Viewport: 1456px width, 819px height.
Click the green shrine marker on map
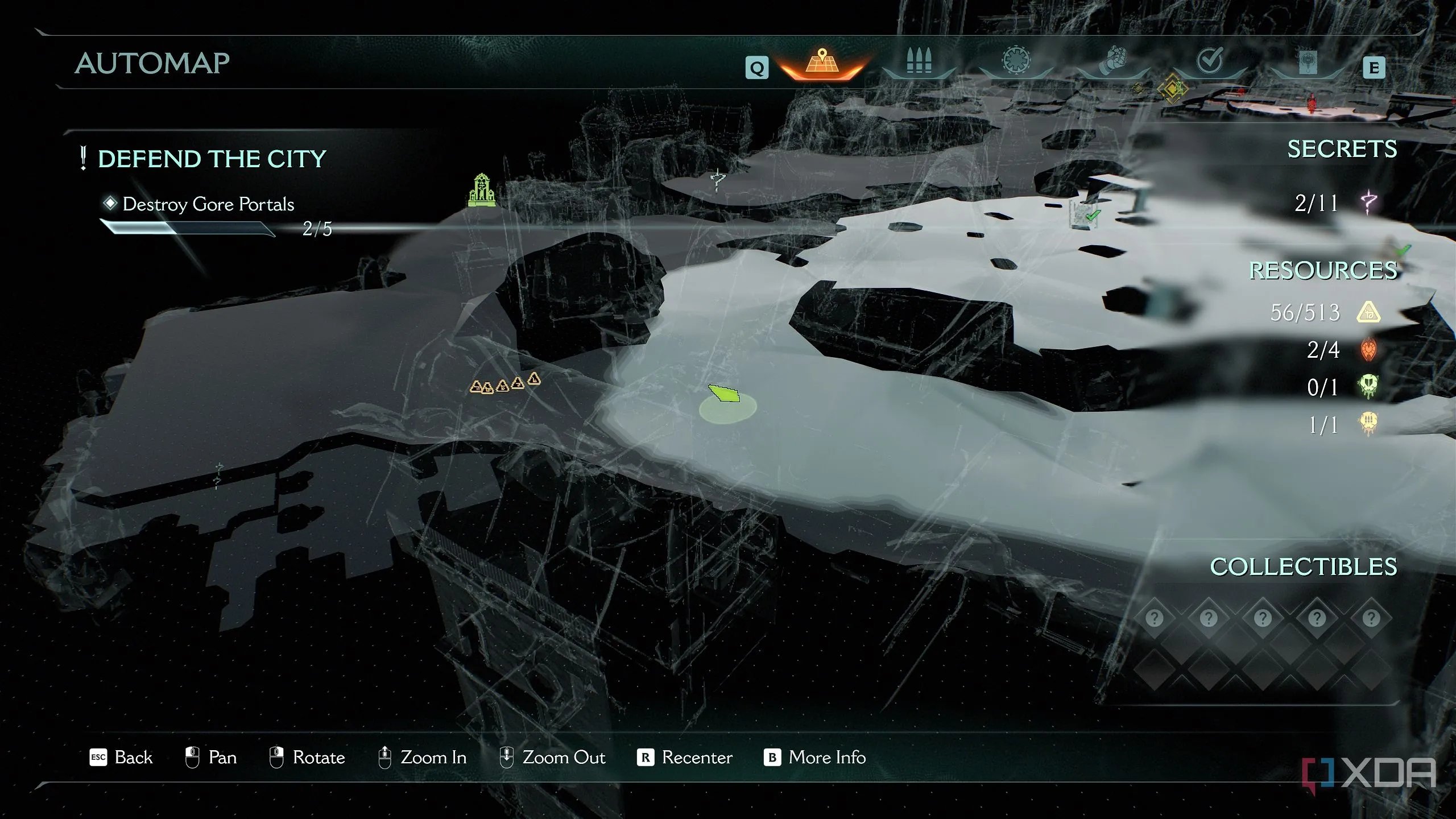[x=481, y=190]
